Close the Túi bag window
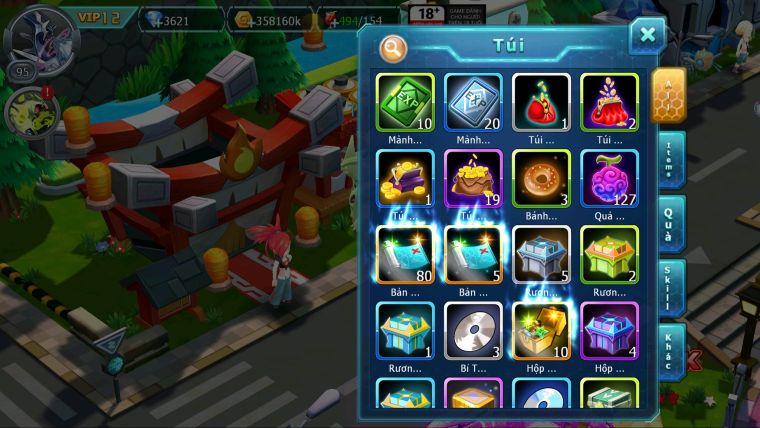Viewport: 760px width, 428px height. pyautogui.click(x=647, y=36)
